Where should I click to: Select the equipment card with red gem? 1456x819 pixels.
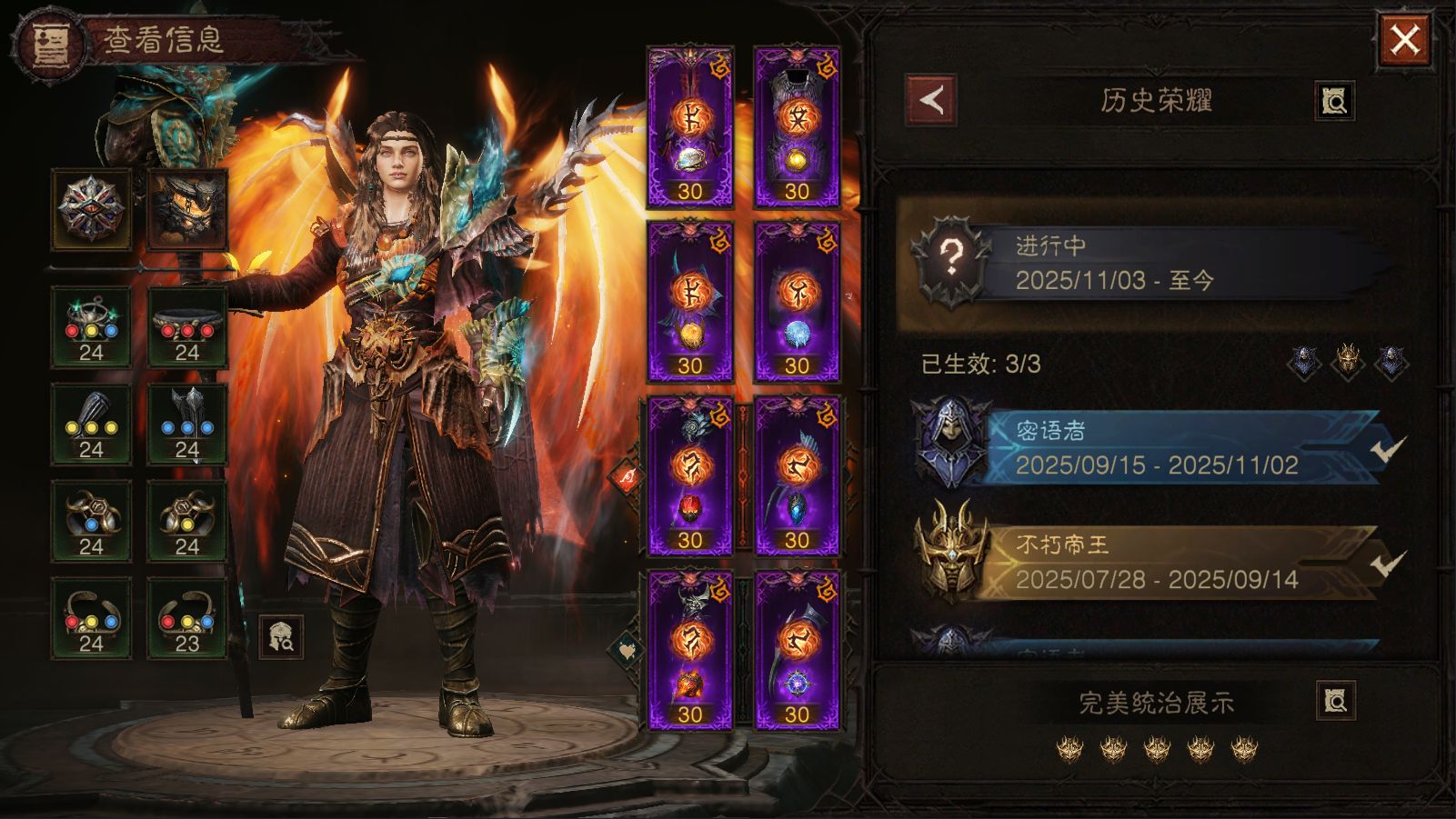click(x=690, y=475)
